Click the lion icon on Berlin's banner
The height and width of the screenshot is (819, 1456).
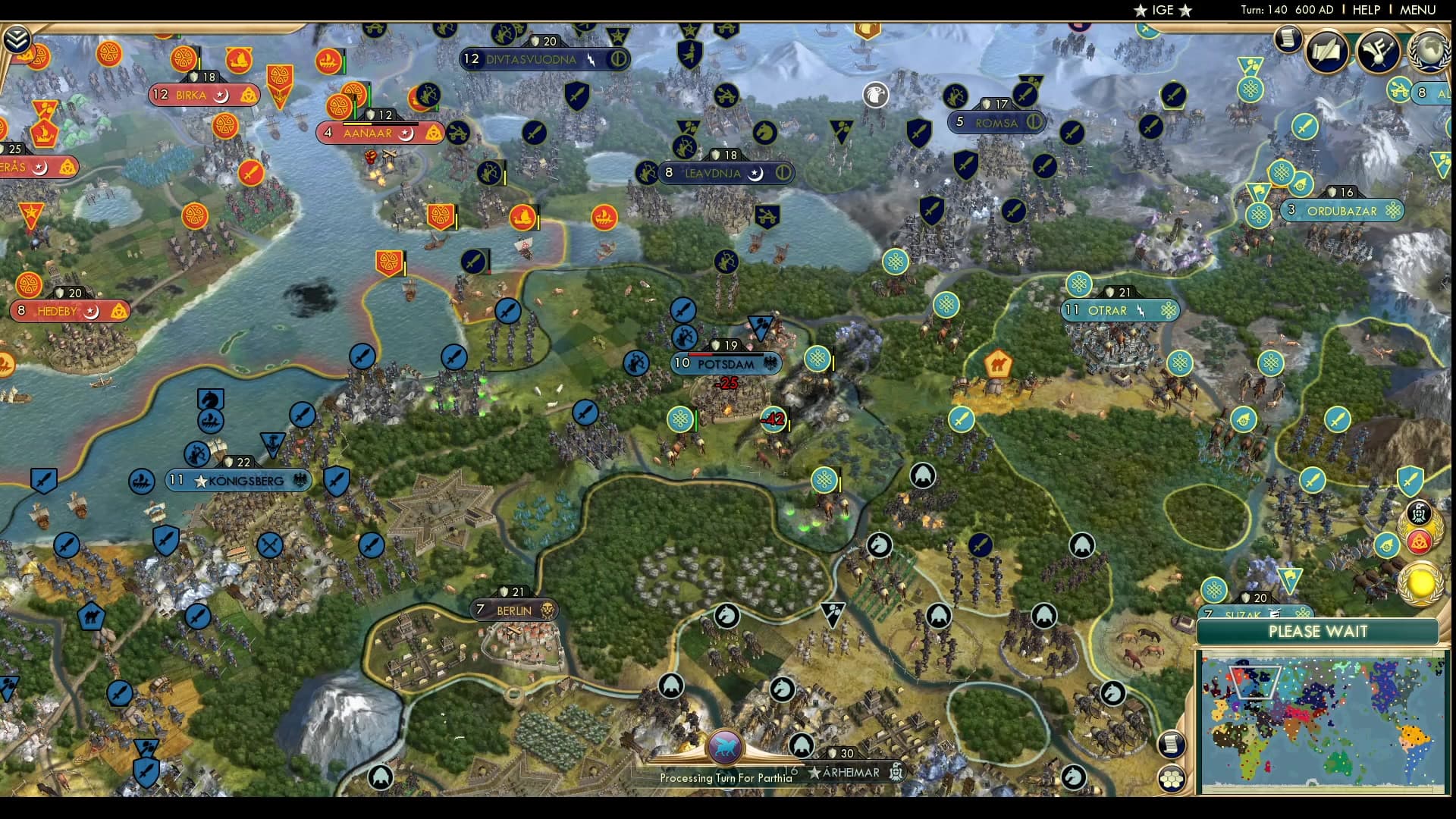[x=547, y=609]
